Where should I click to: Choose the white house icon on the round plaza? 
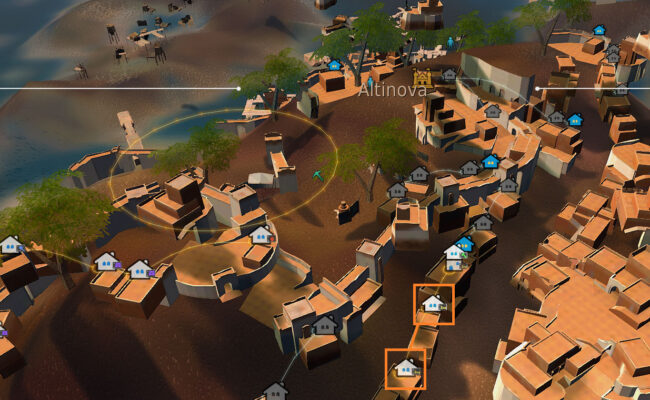coord(260,235)
